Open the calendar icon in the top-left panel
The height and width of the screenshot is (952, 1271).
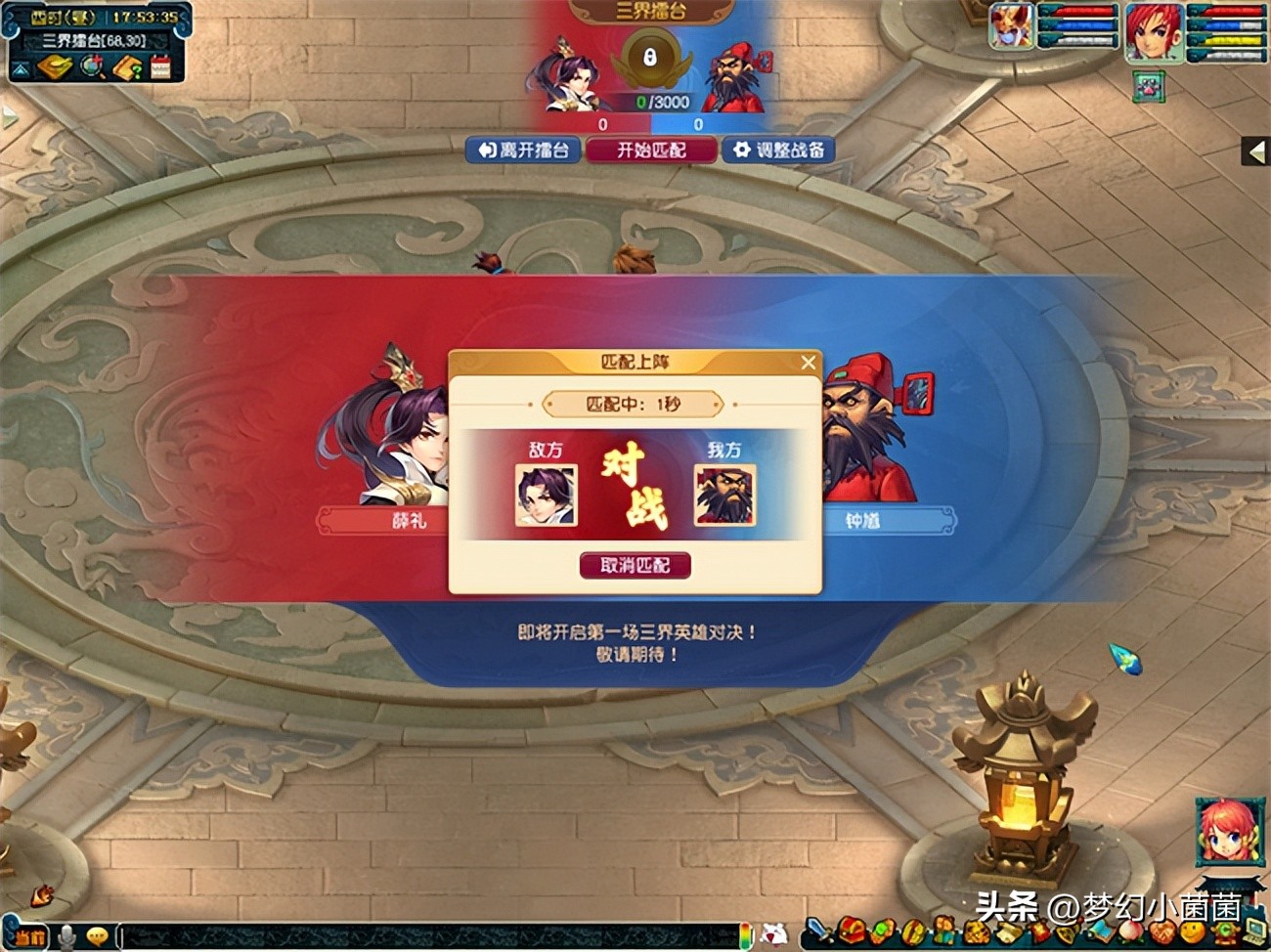coord(160,66)
